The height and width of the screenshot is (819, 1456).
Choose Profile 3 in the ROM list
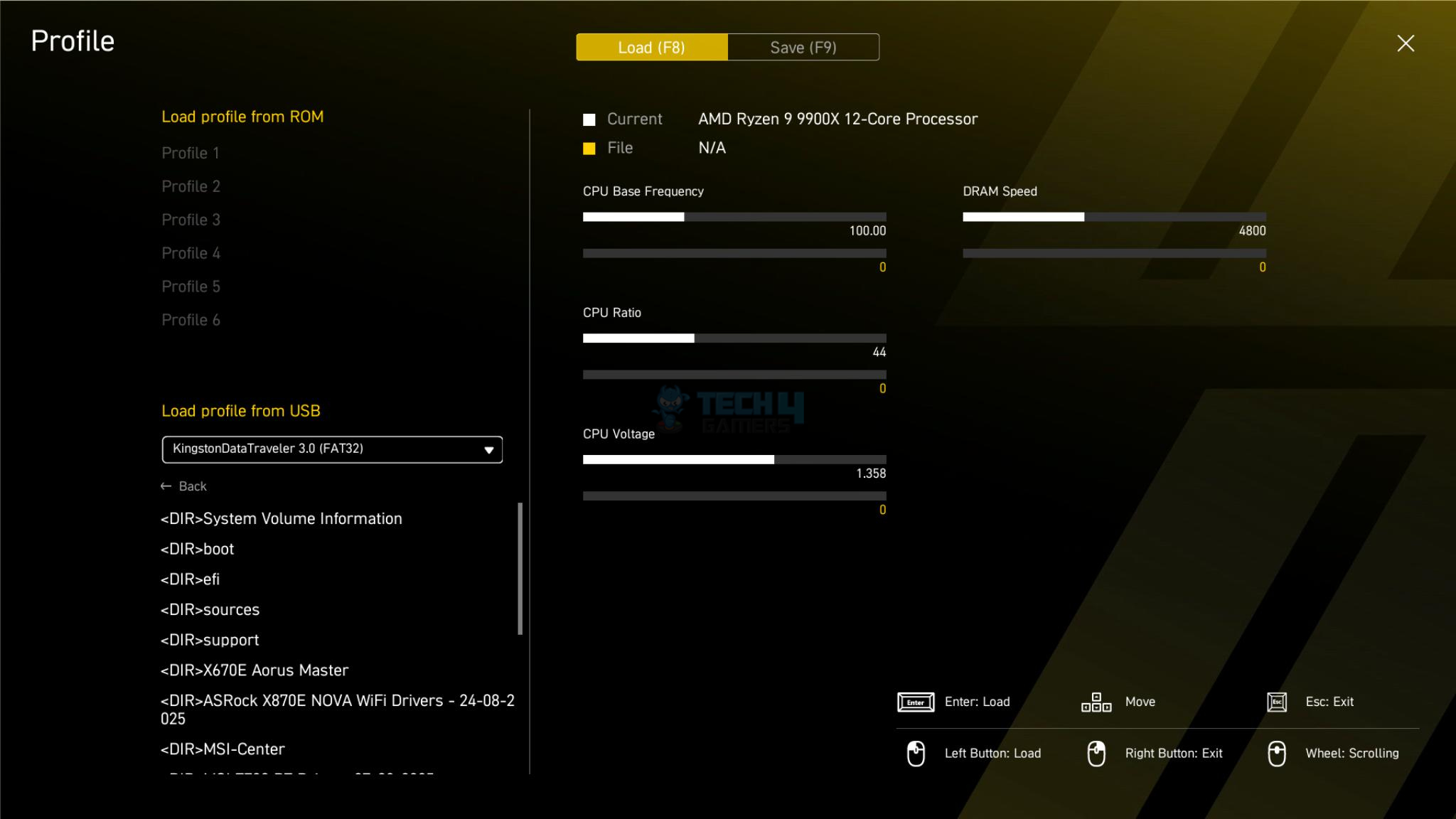coord(191,220)
